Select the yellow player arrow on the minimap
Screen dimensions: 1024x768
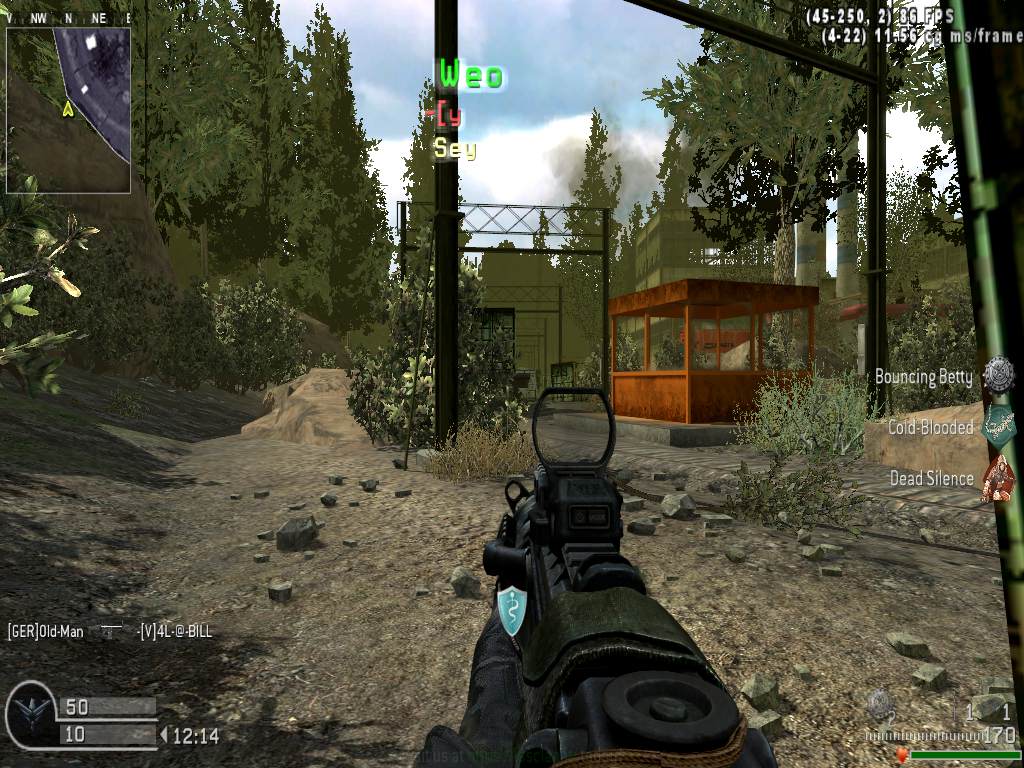pos(68,108)
